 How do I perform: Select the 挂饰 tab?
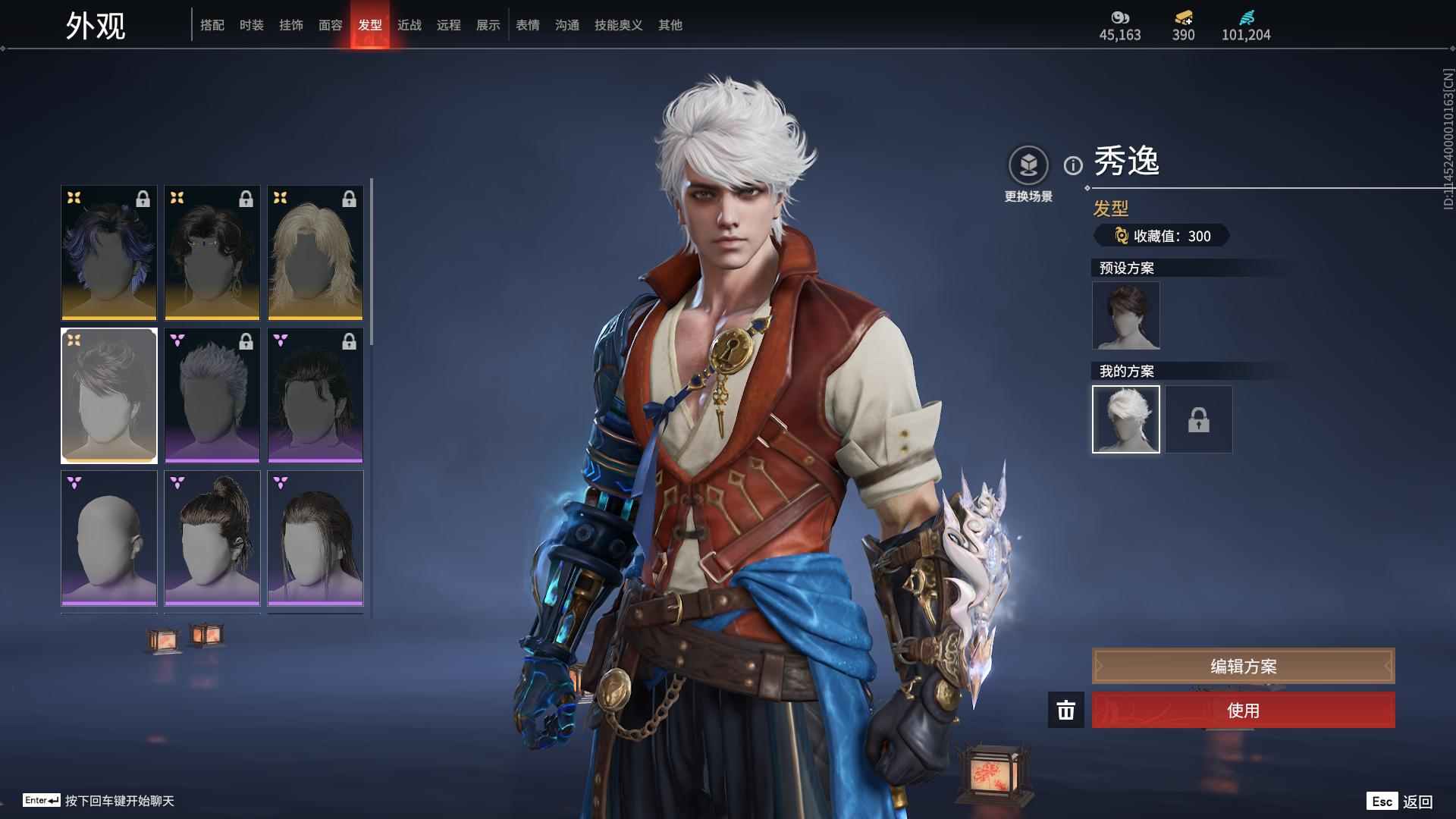click(290, 25)
